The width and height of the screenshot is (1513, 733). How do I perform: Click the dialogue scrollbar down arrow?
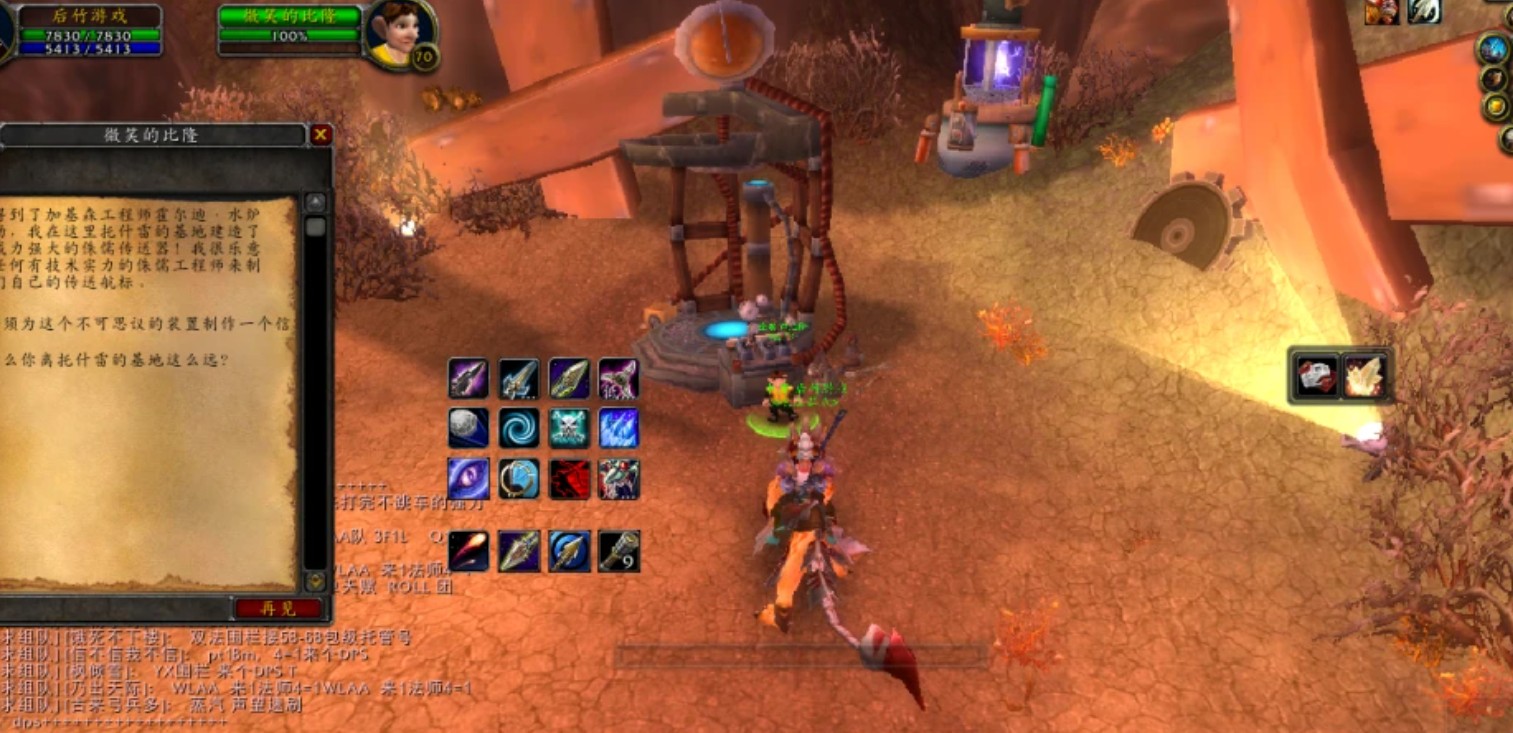point(316,581)
